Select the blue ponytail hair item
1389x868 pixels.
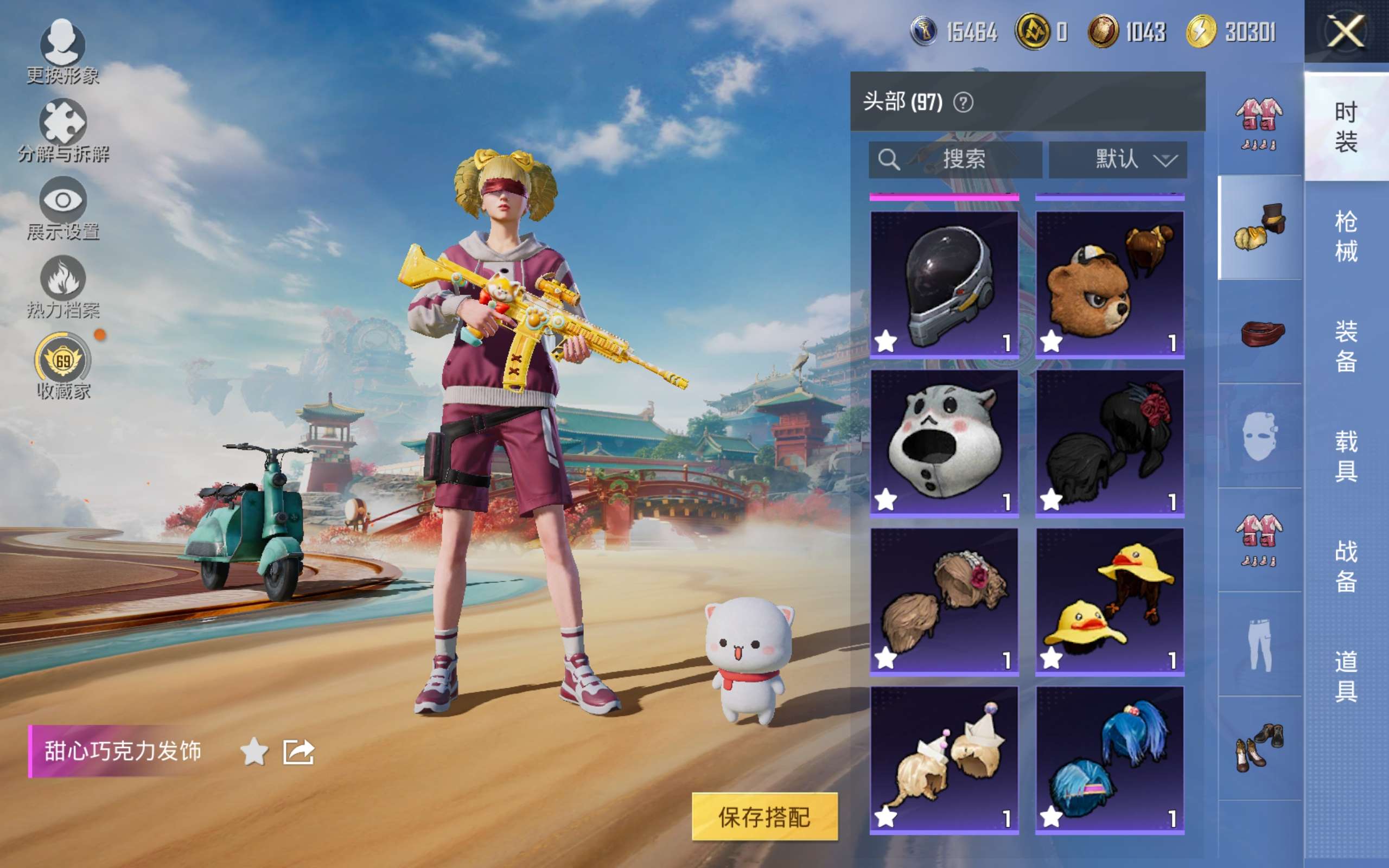pos(1110,759)
